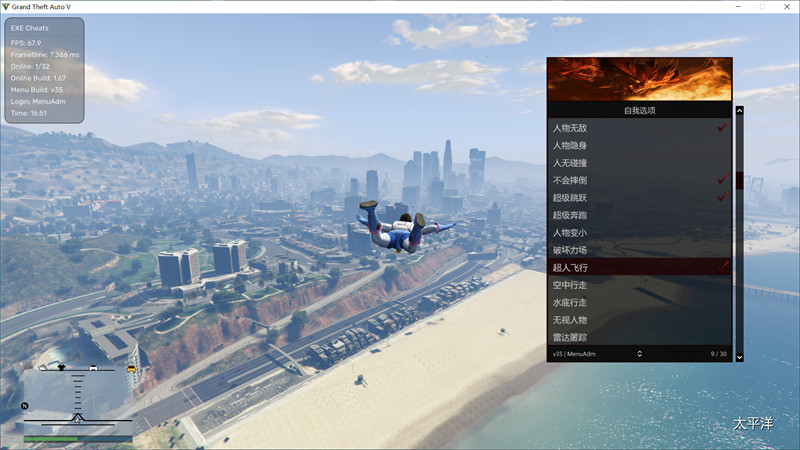Select the 雷达匿踪 entry
800x450 pixels.
click(638, 336)
